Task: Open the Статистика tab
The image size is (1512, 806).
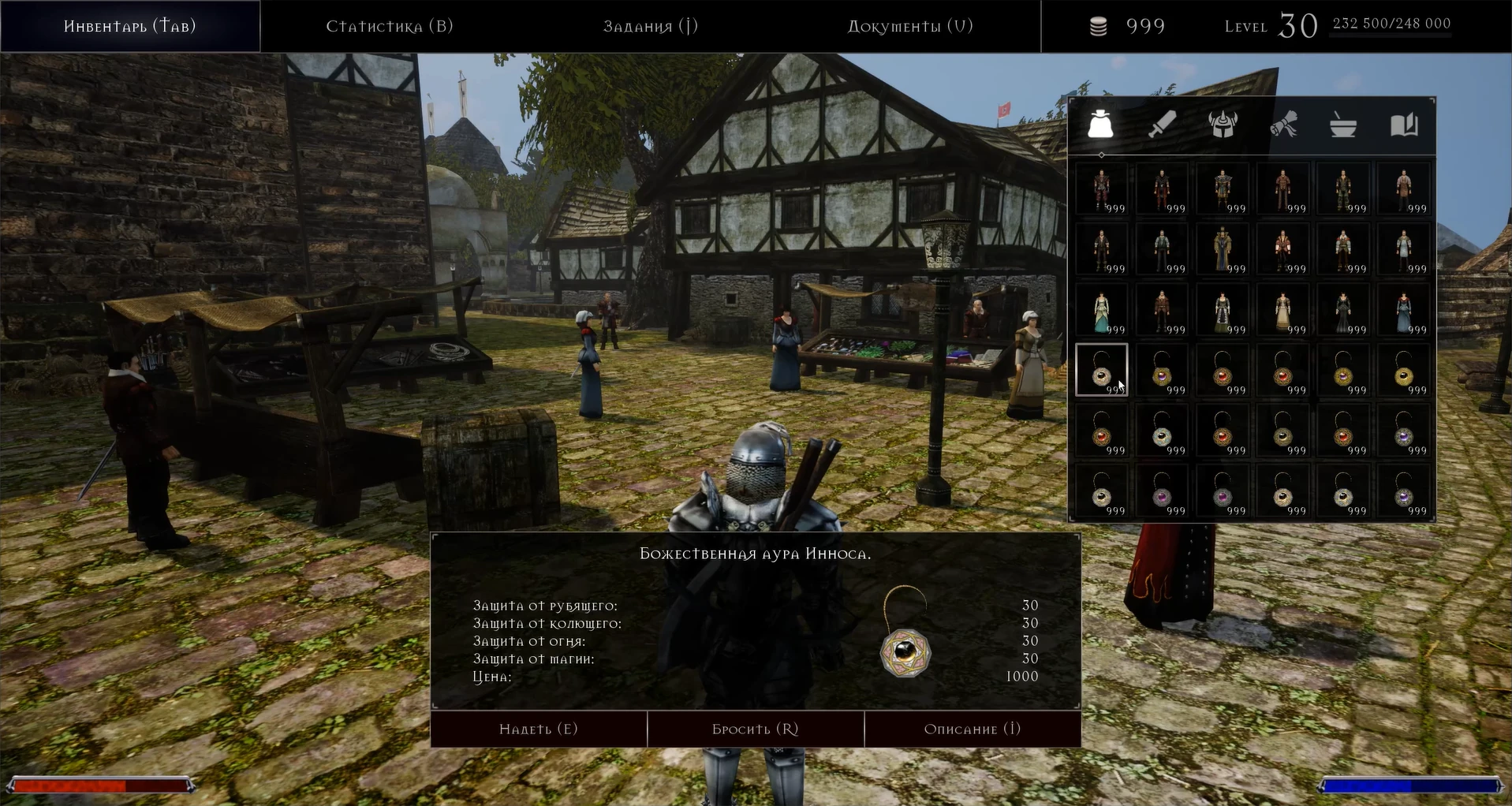Action: 390,26
